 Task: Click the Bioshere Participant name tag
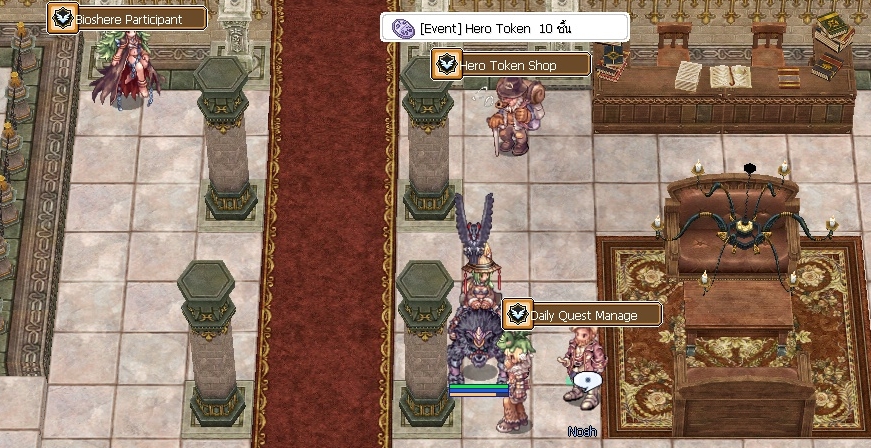[128, 19]
